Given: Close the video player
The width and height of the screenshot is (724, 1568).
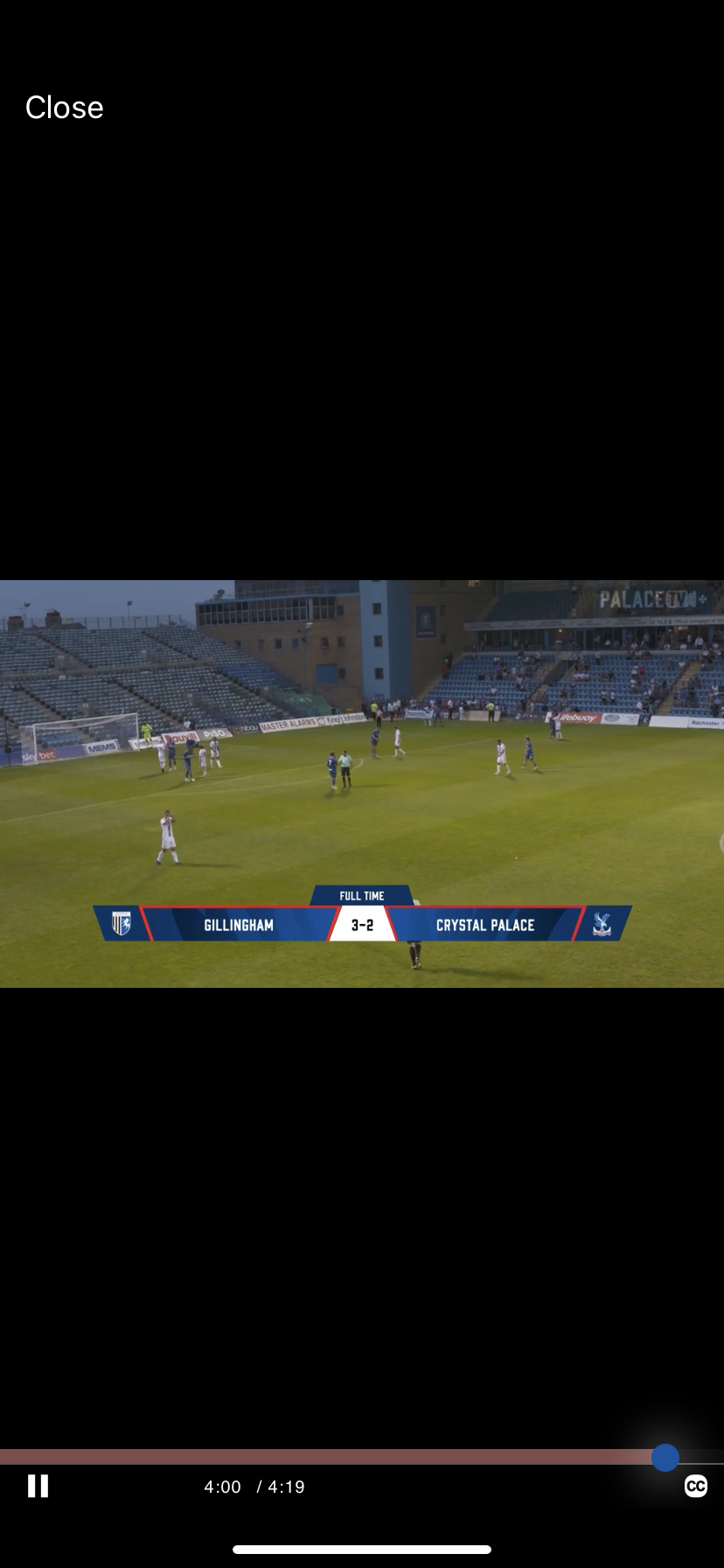Looking at the screenshot, I should click(x=64, y=108).
